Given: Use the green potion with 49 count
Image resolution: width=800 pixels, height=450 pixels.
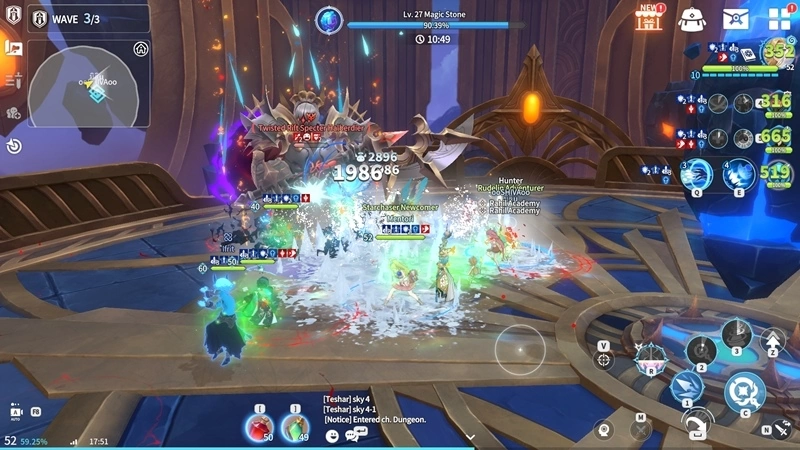Looking at the screenshot, I should coord(295,427).
